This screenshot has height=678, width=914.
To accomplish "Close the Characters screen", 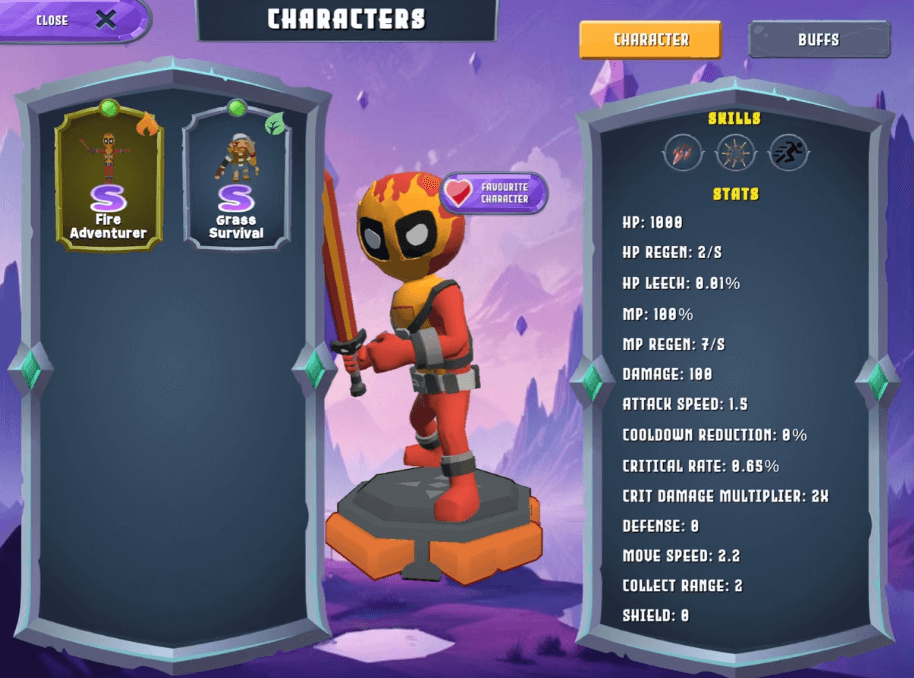I will [x=75, y=20].
